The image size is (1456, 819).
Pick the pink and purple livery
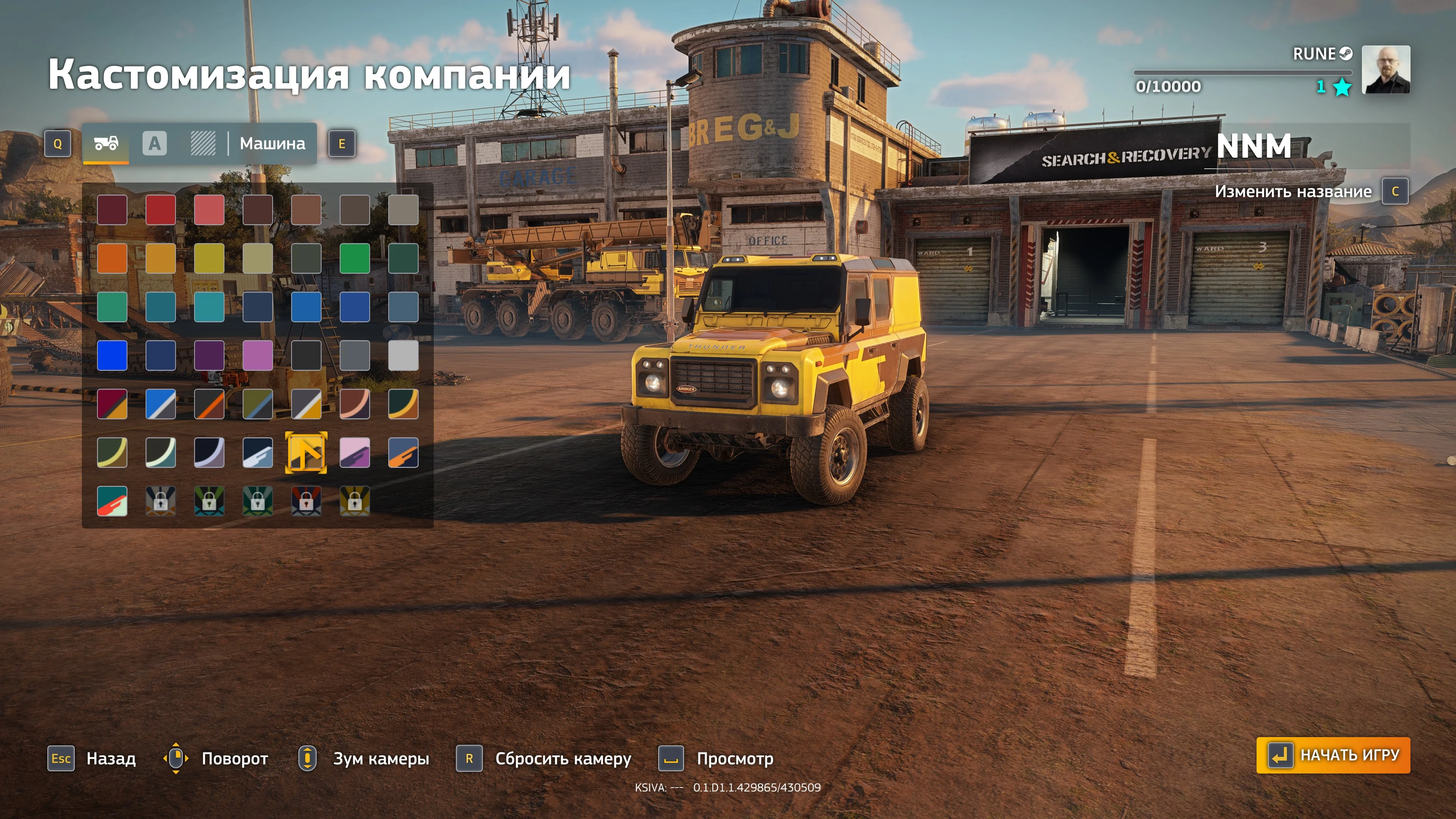coord(355,452)
